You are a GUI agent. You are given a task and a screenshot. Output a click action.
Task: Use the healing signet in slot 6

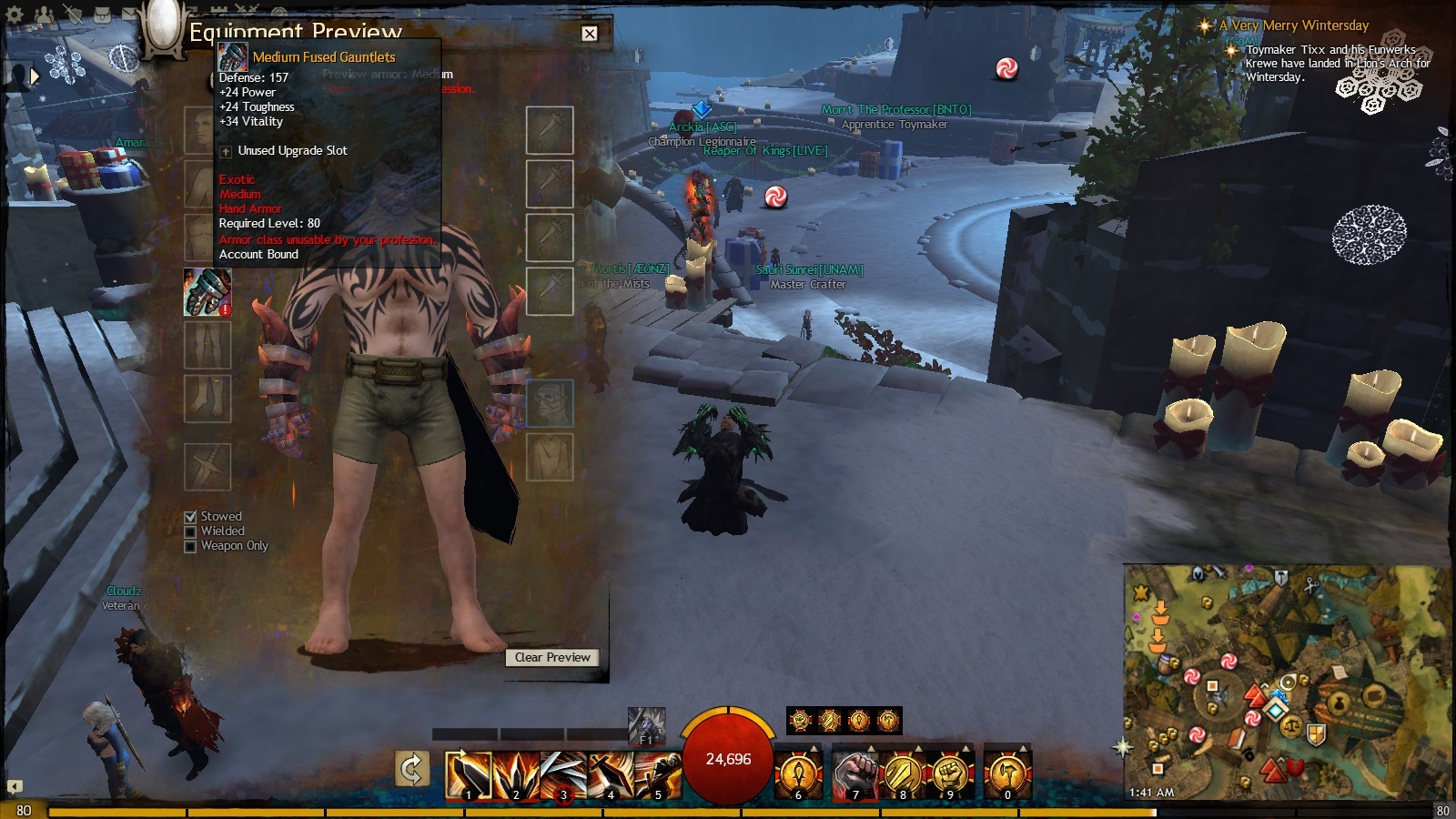tap(798, 775)
